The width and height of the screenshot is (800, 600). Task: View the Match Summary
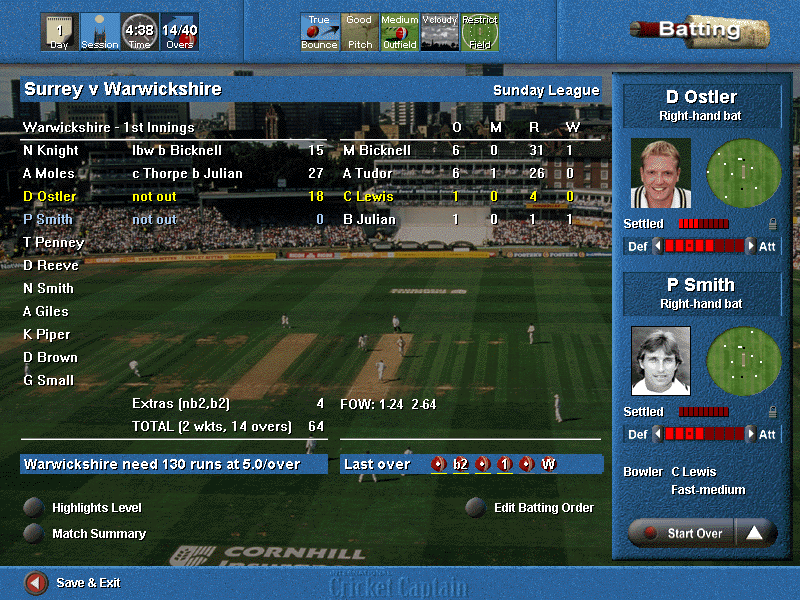(x=35, y=533)
